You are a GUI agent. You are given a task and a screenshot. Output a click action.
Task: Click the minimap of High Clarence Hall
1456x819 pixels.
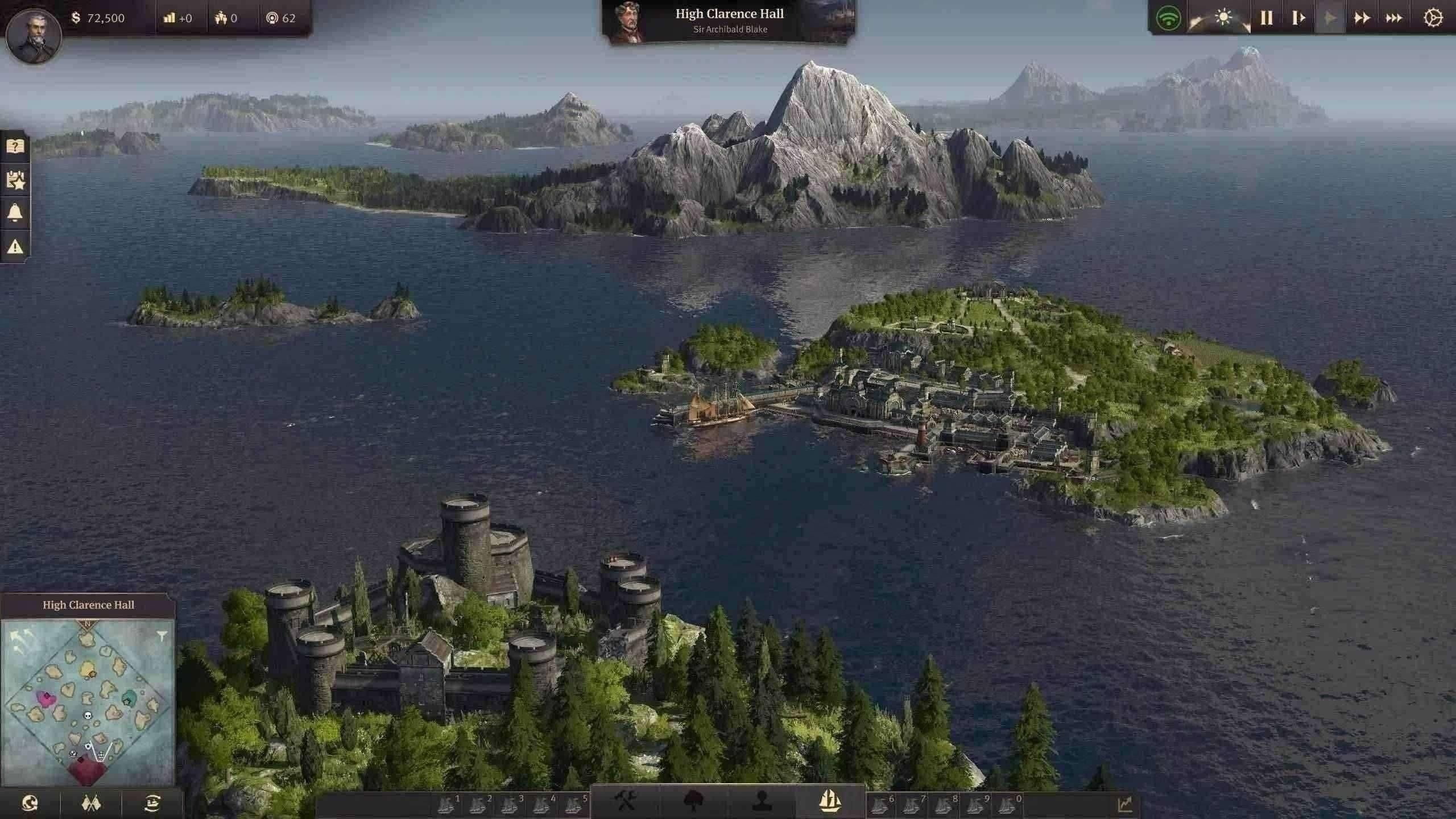[88, 702]
